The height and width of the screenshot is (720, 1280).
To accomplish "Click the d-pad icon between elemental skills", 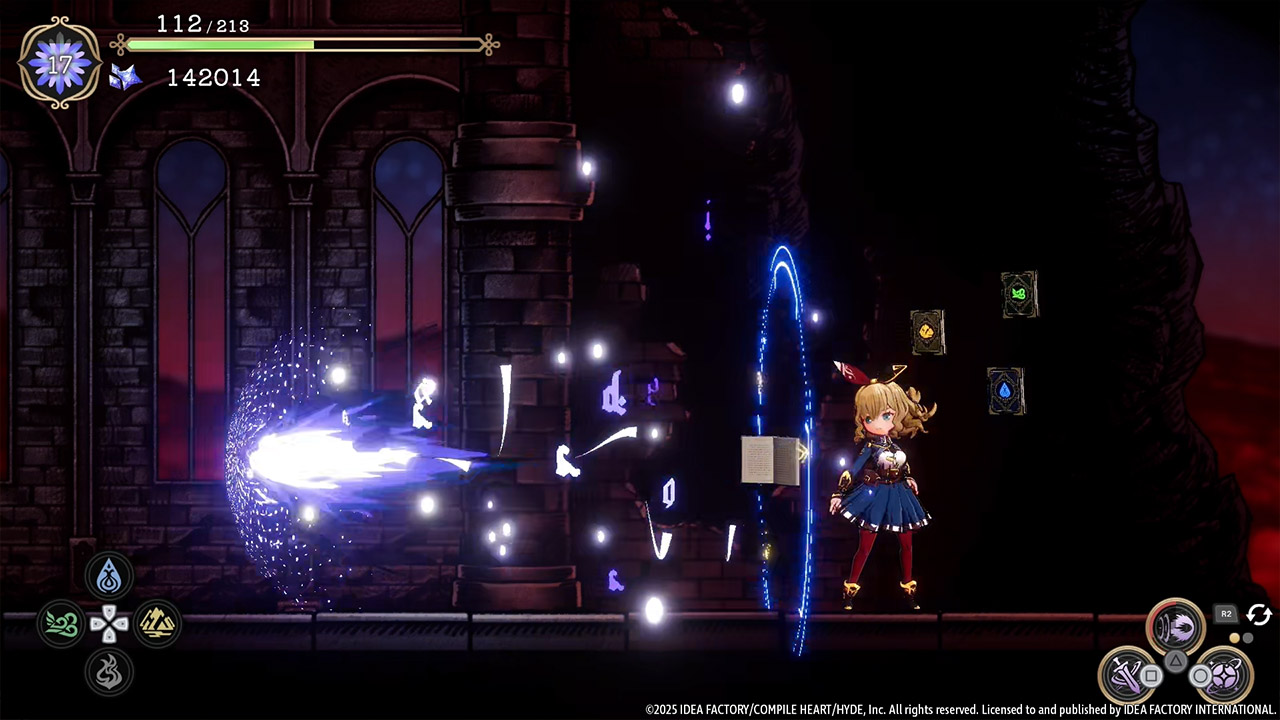I will pyautogui.click(x=108, y=624).
